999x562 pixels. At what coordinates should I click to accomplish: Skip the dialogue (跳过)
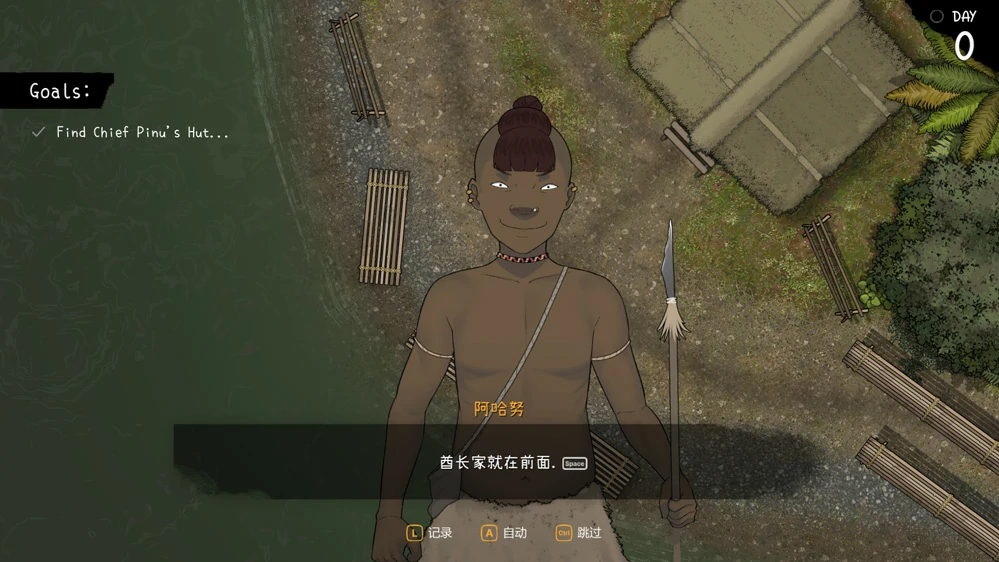579,533
